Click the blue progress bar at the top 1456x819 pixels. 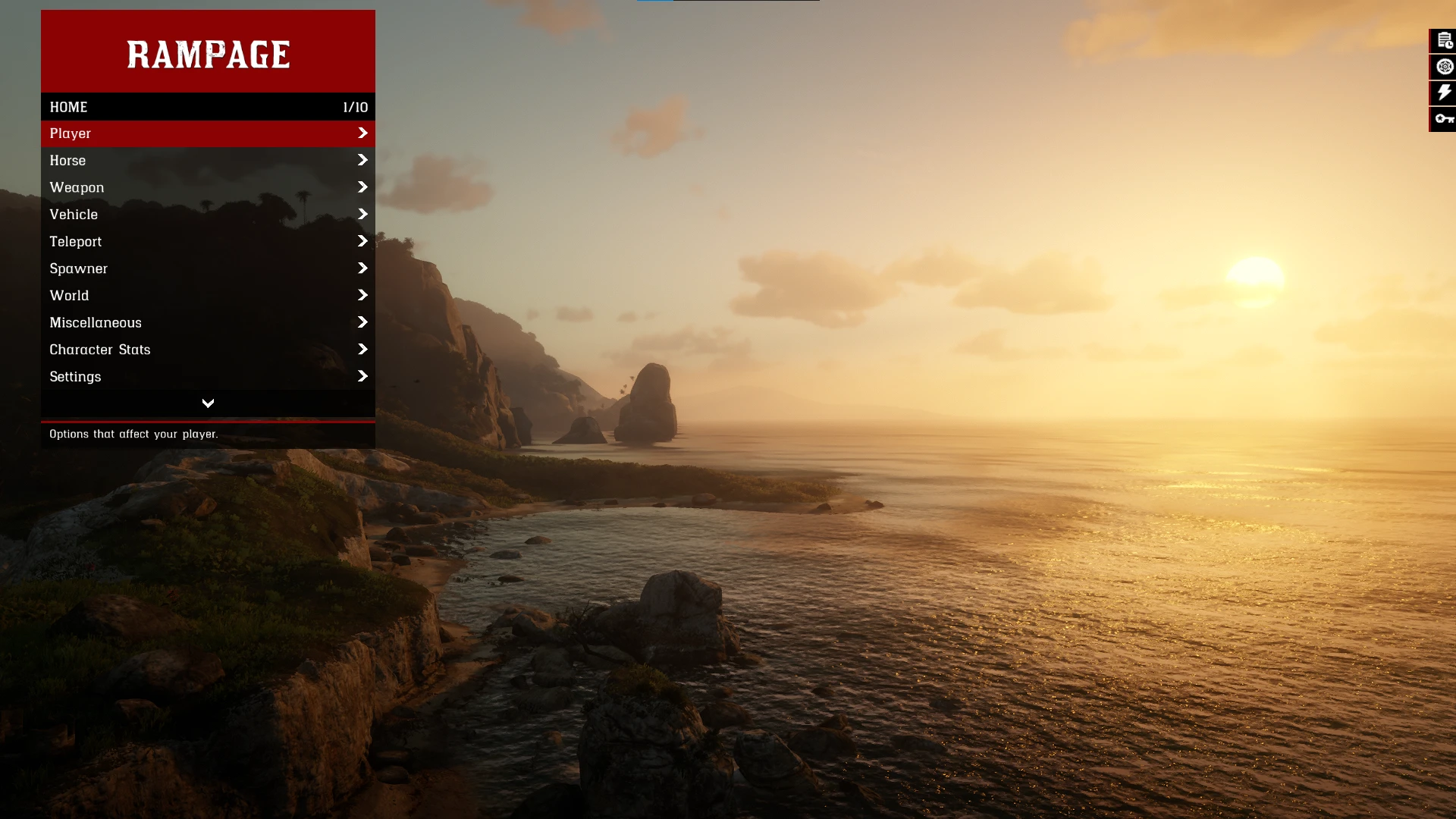click(x=654, y=2)
